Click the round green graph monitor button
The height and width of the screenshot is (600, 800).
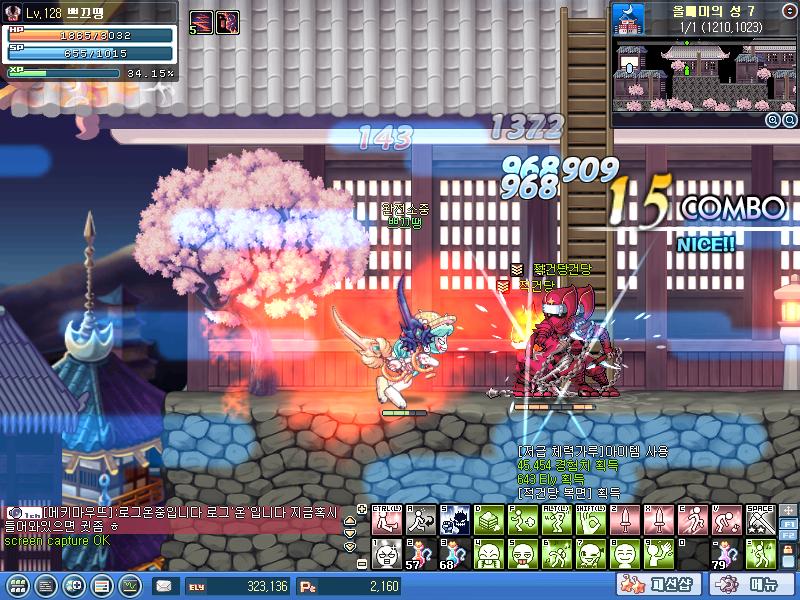tap(130, 585)
